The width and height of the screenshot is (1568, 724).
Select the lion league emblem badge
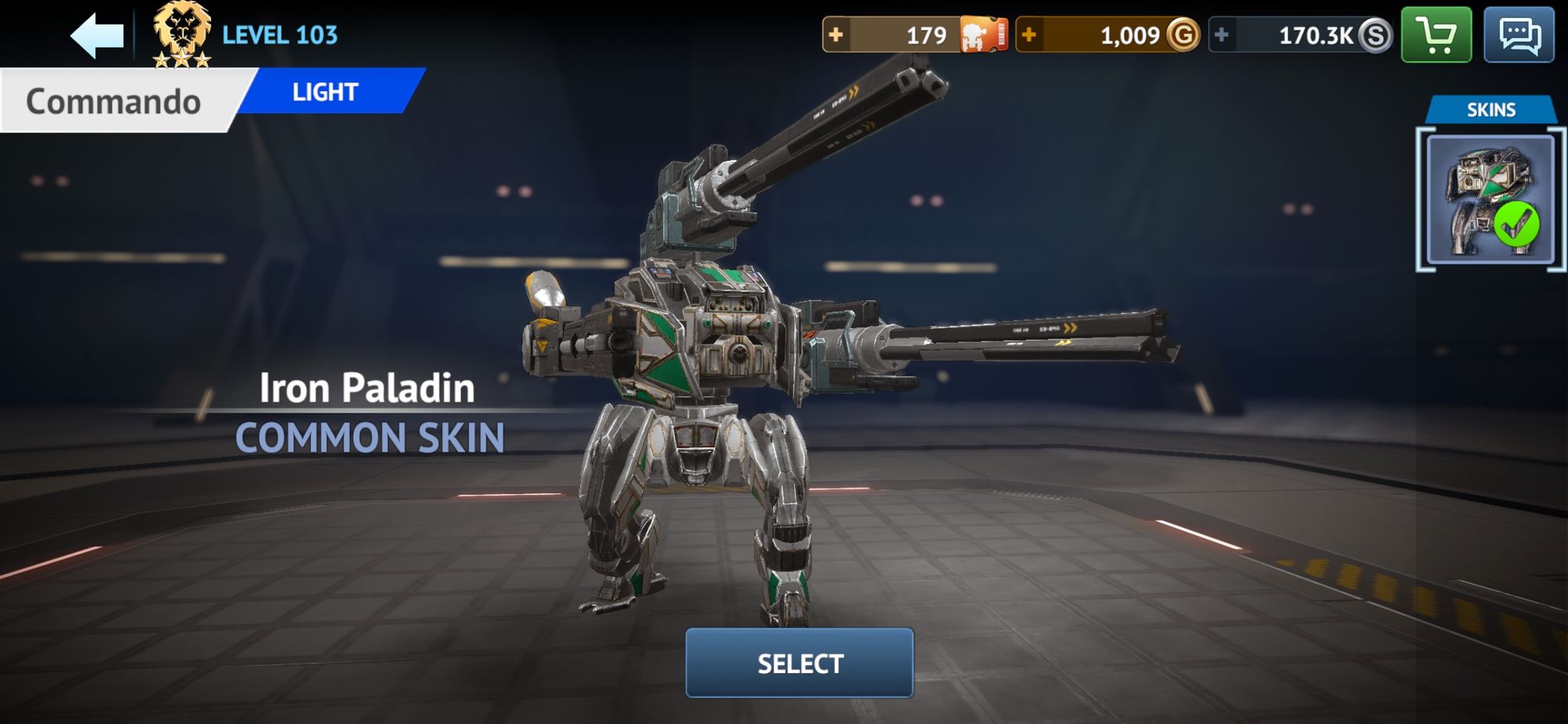click(182, 33)
